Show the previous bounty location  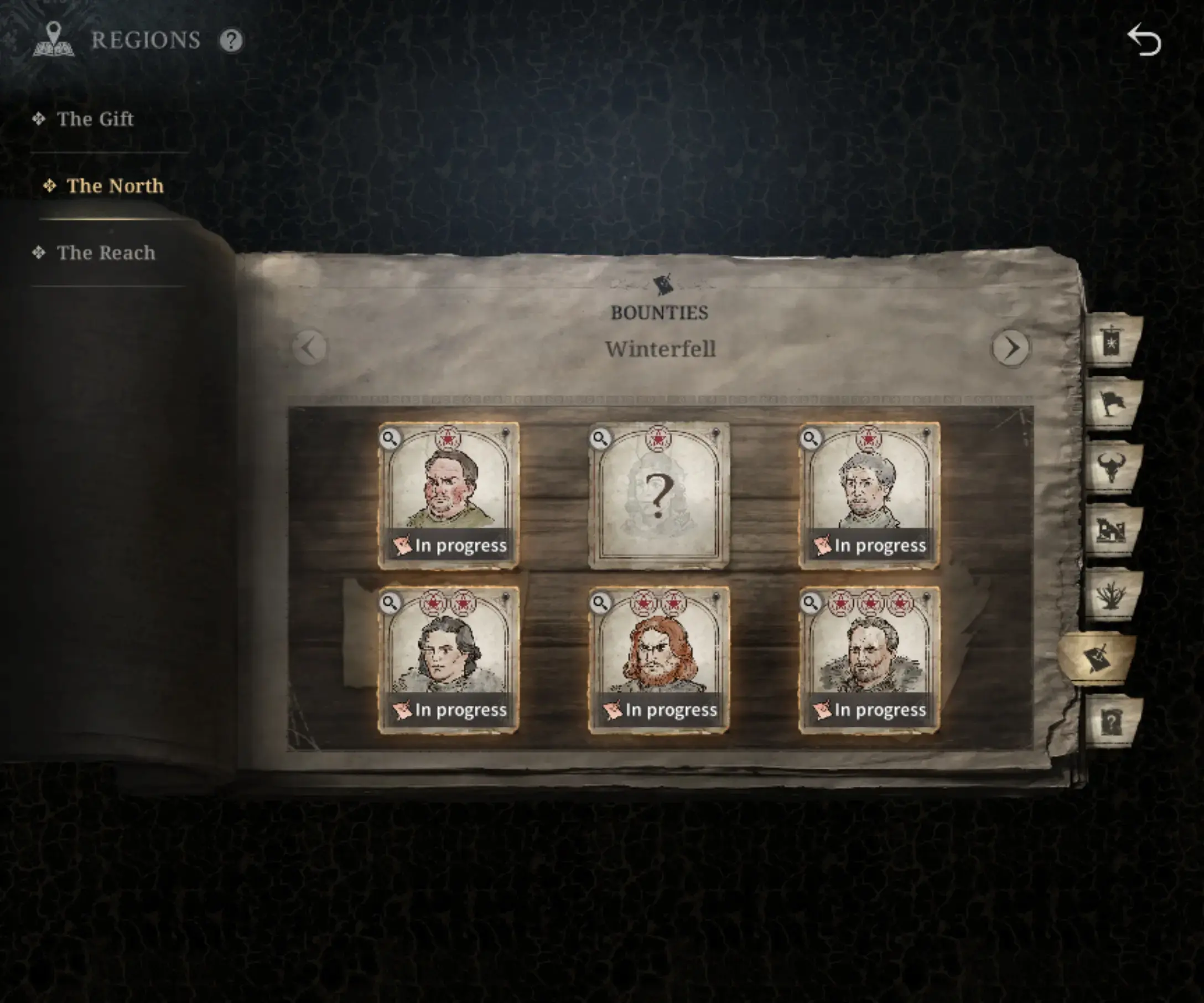tap(310, 348)
